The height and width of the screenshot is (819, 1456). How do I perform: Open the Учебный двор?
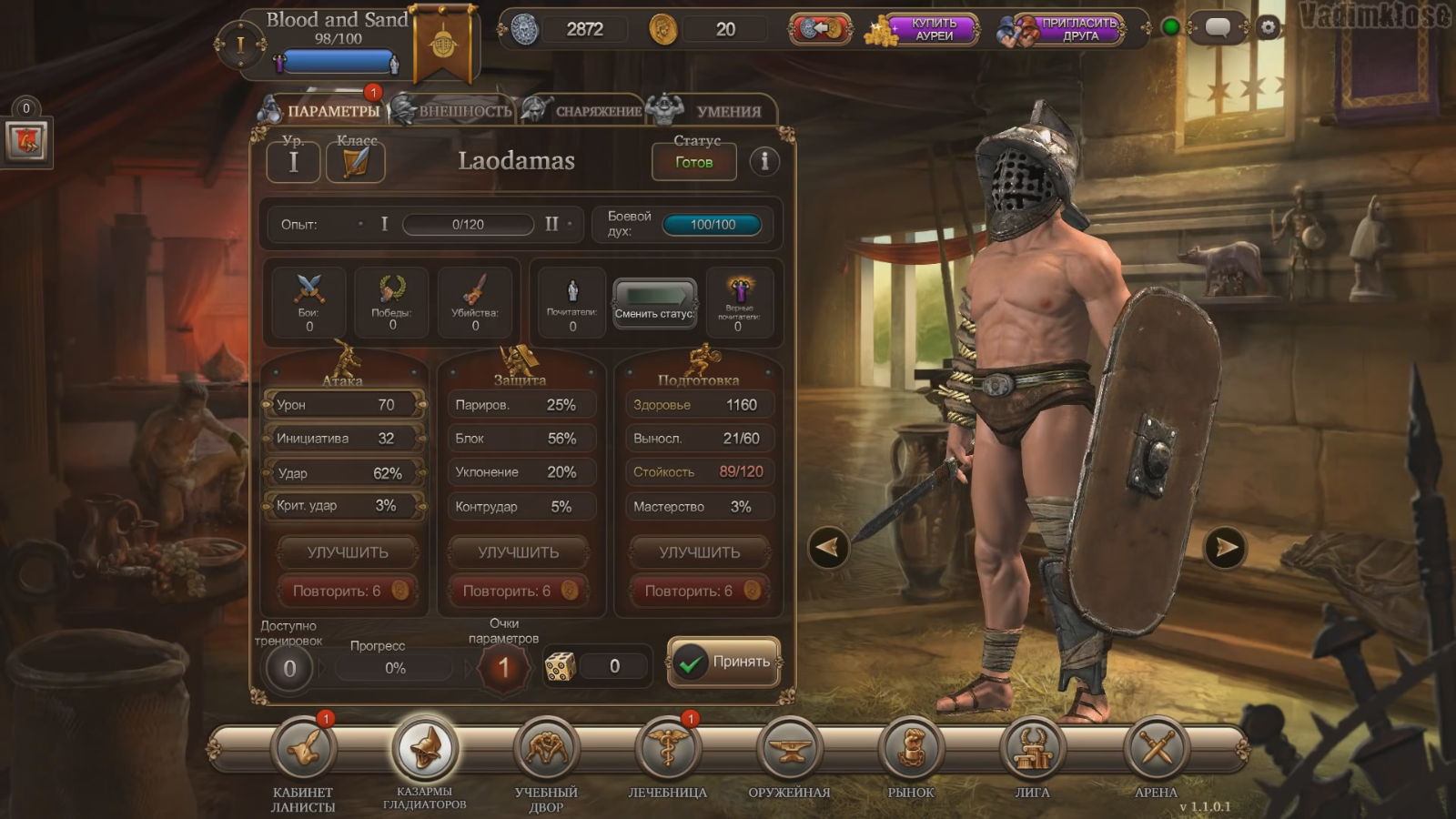[x=546, y=749]
